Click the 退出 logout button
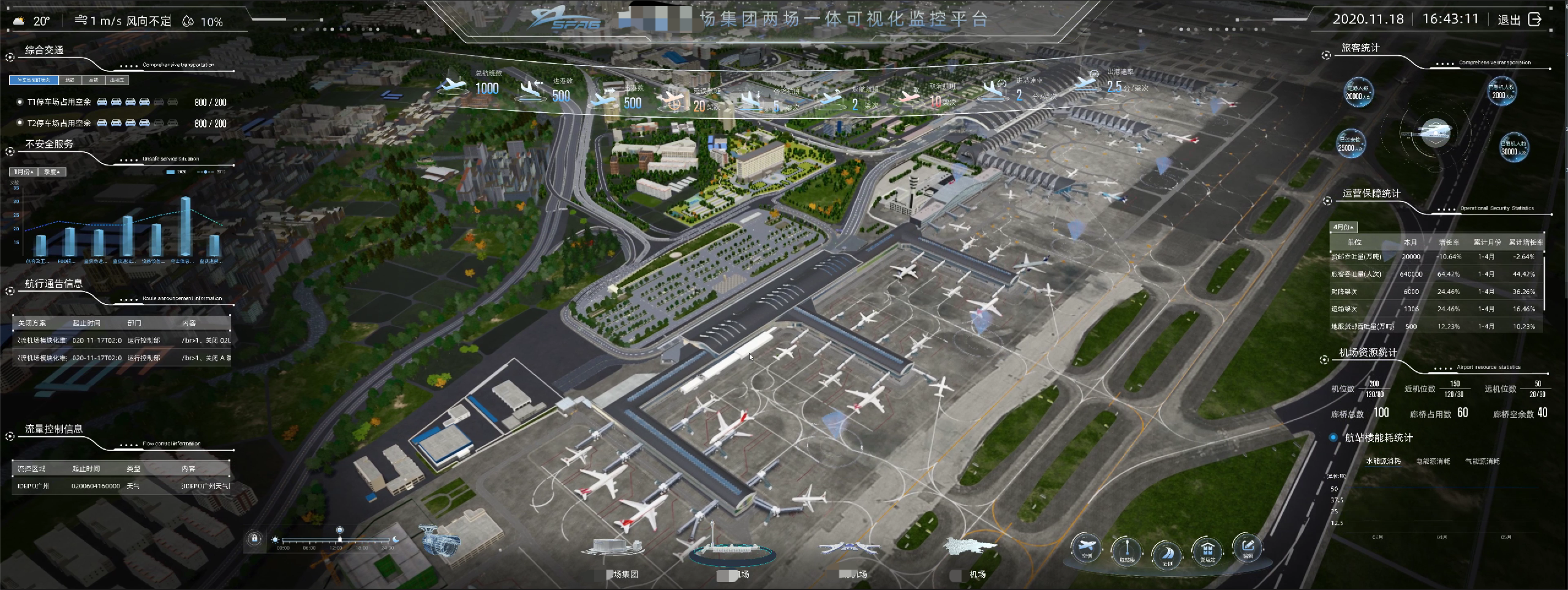The height and width of the screenshot is (590, 1568). pos(1518,20)
